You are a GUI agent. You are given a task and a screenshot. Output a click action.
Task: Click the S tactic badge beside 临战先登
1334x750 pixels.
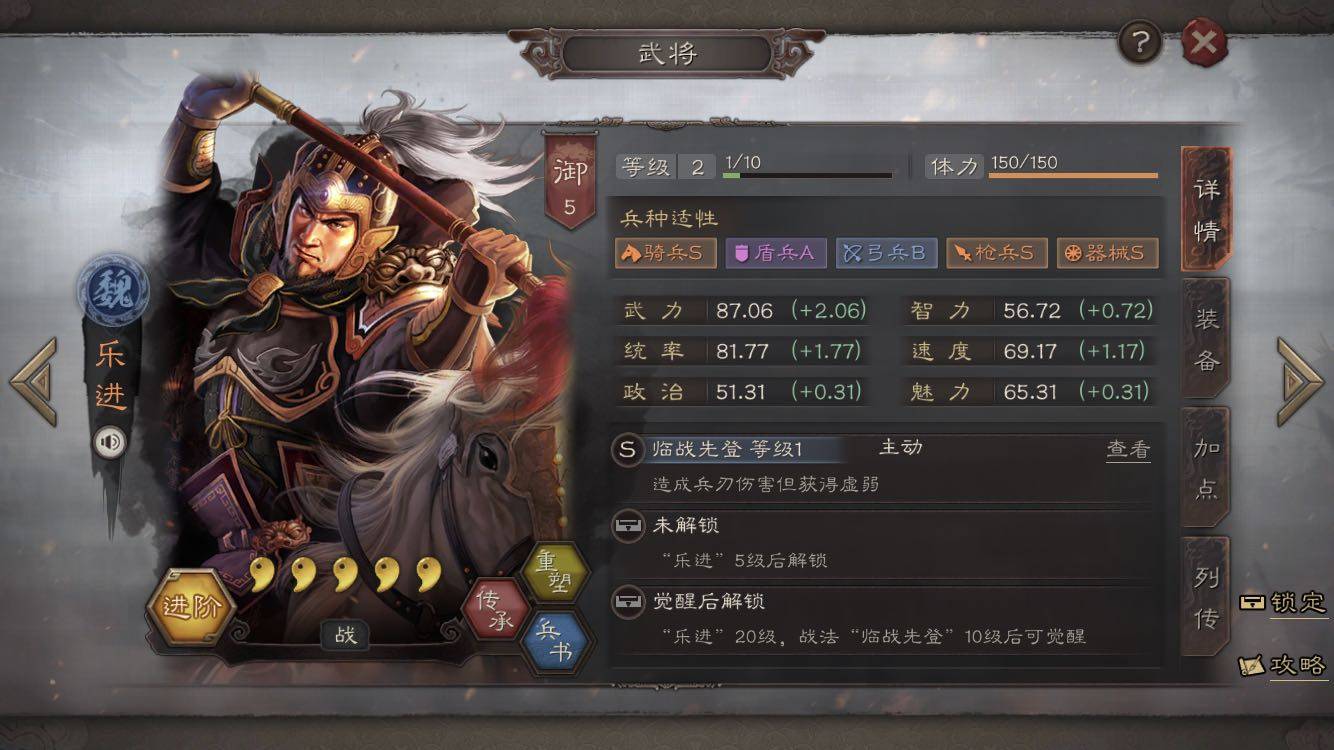(x=627, y=450)
